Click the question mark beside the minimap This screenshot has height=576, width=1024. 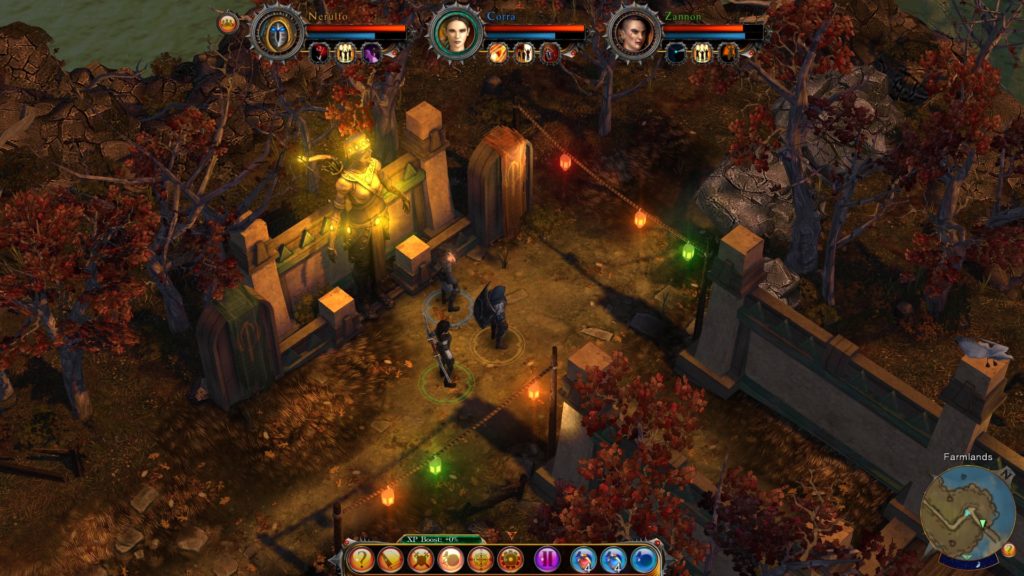[x=1008, y=549]
